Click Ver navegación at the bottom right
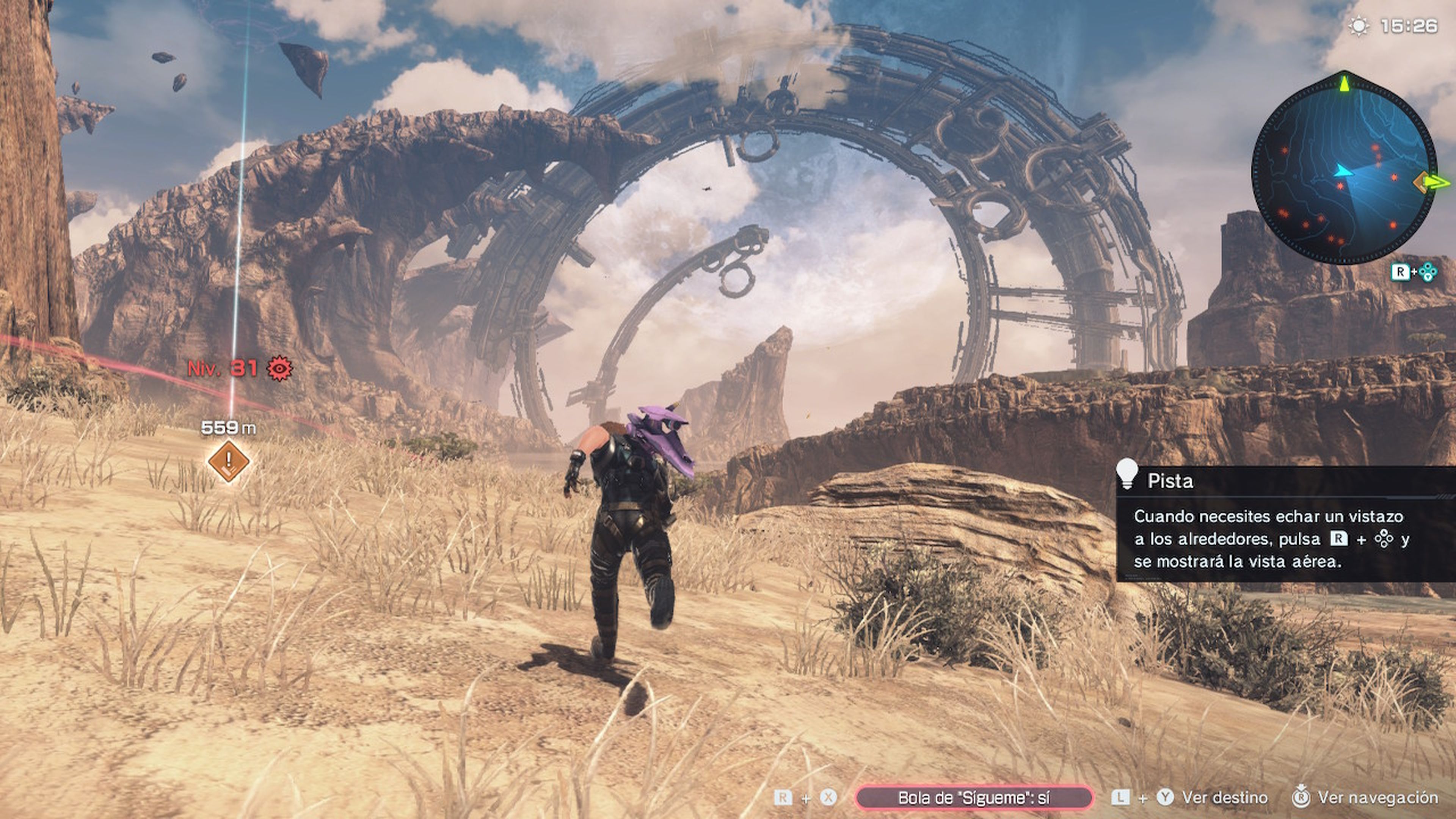Viewport: 1456px width, 819px height. pos(1382,797)
